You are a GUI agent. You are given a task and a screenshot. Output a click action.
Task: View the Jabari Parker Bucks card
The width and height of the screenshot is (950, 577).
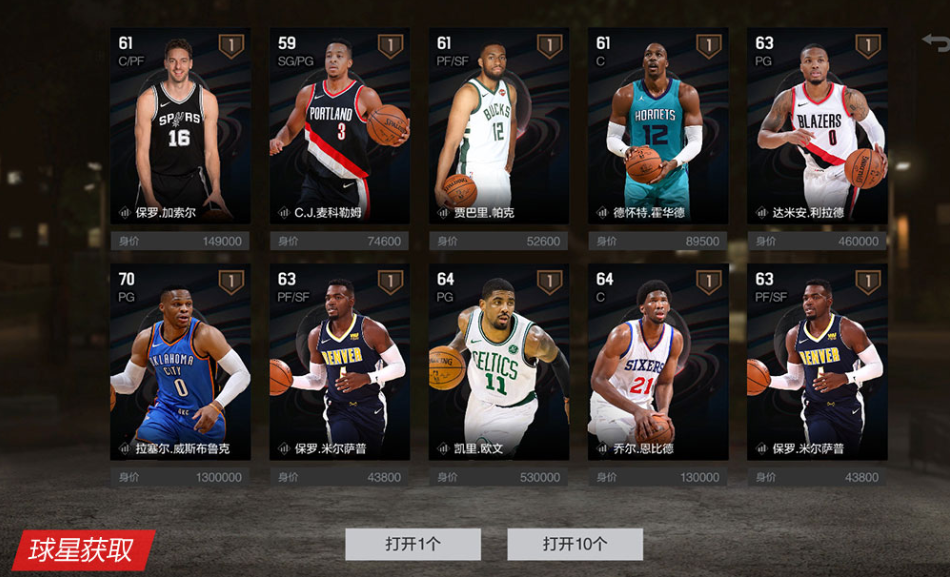(x=499, y=126)
